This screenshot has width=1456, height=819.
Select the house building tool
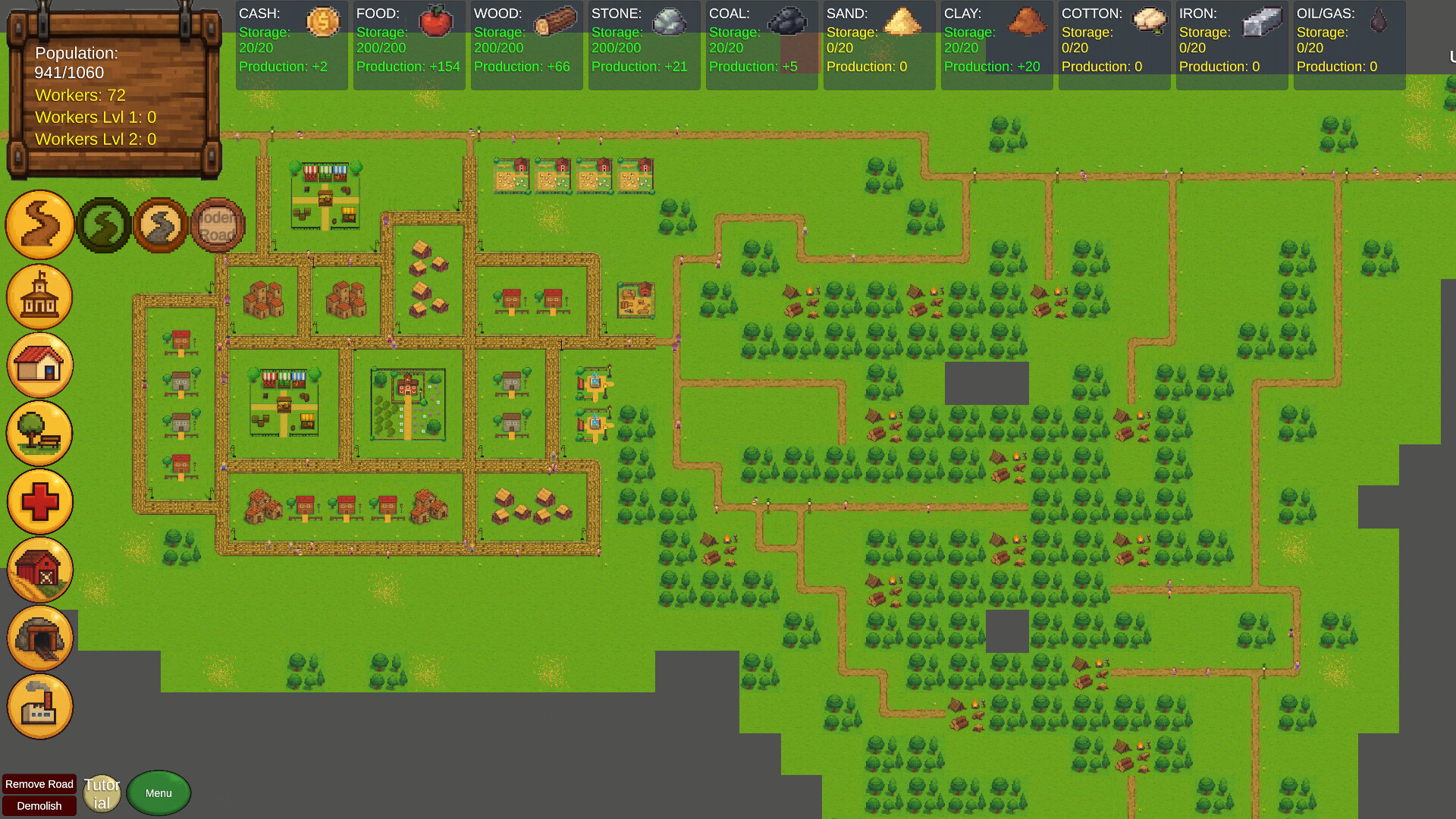pyautogui.click(x=39, y=365)
